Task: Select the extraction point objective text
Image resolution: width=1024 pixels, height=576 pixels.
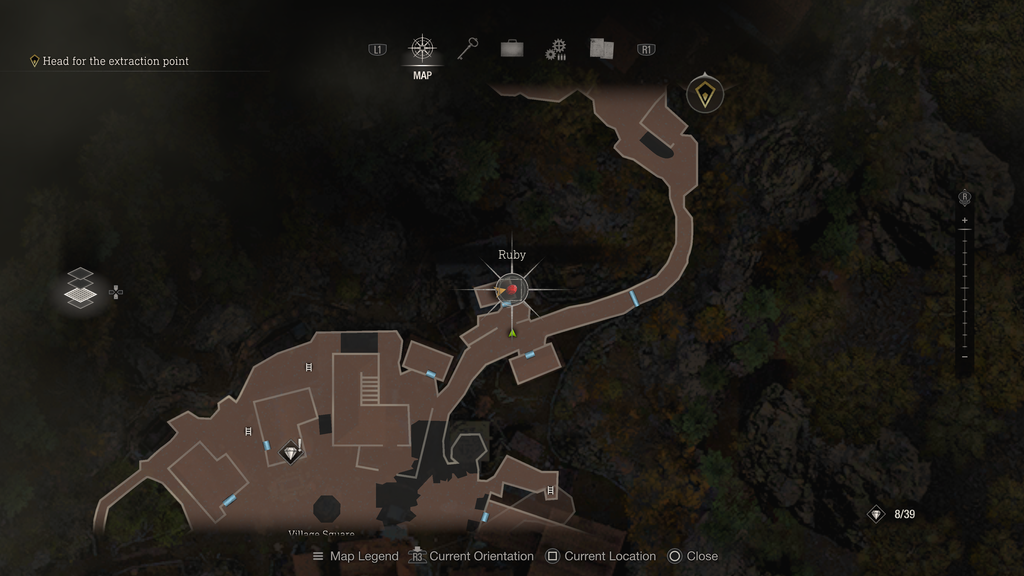Action: pos(115,61)
